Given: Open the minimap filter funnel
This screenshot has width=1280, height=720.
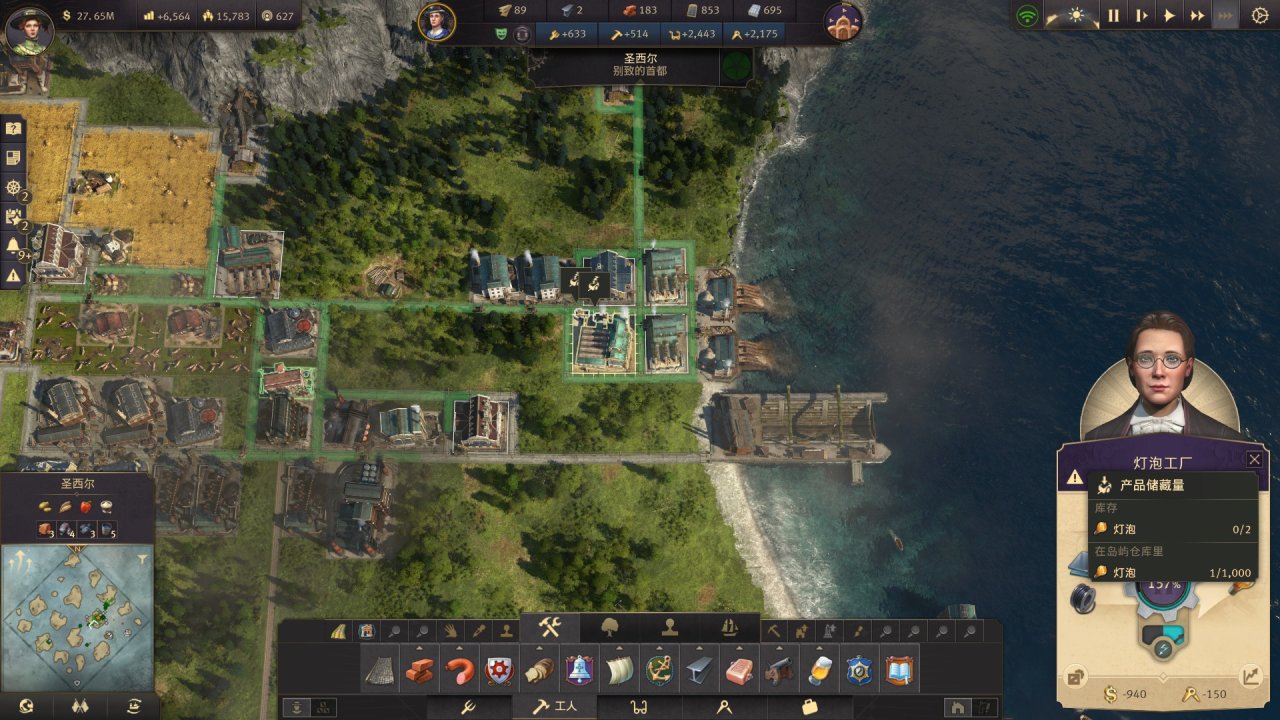Looking at the screenshot, I should tap(142, 559).
